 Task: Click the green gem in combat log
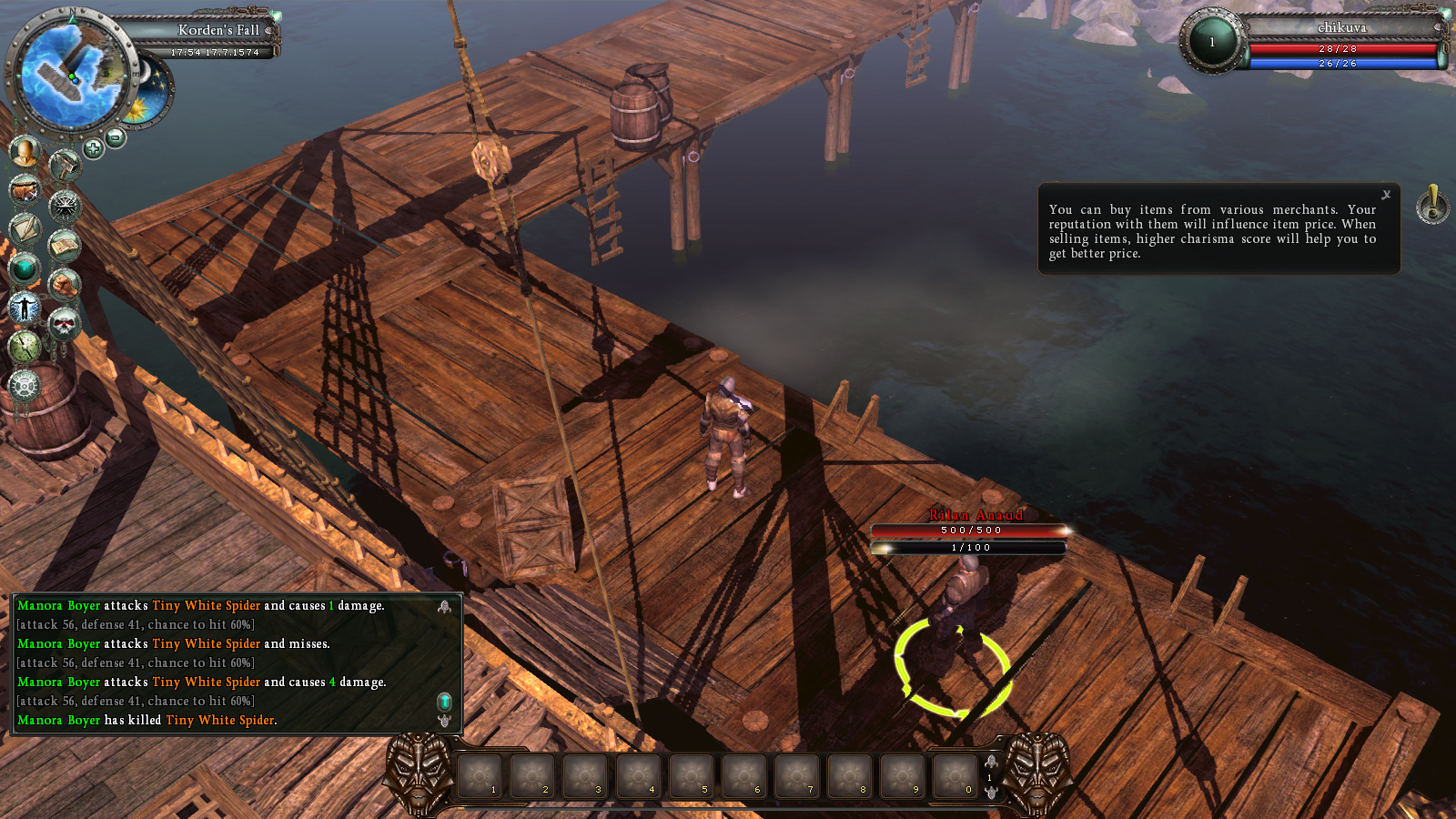coord(444,701)
